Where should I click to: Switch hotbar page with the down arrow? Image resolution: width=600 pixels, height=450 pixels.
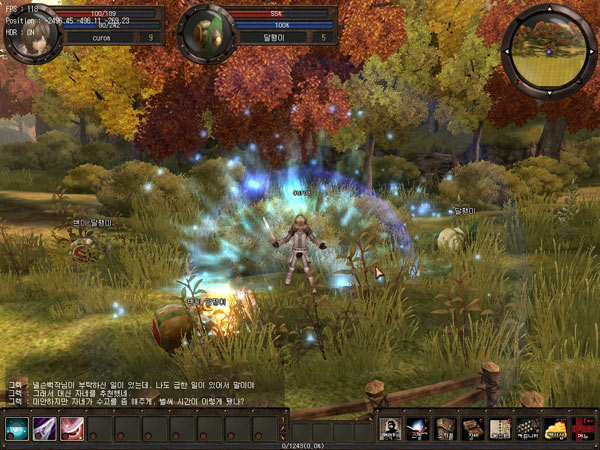(284, 435)
